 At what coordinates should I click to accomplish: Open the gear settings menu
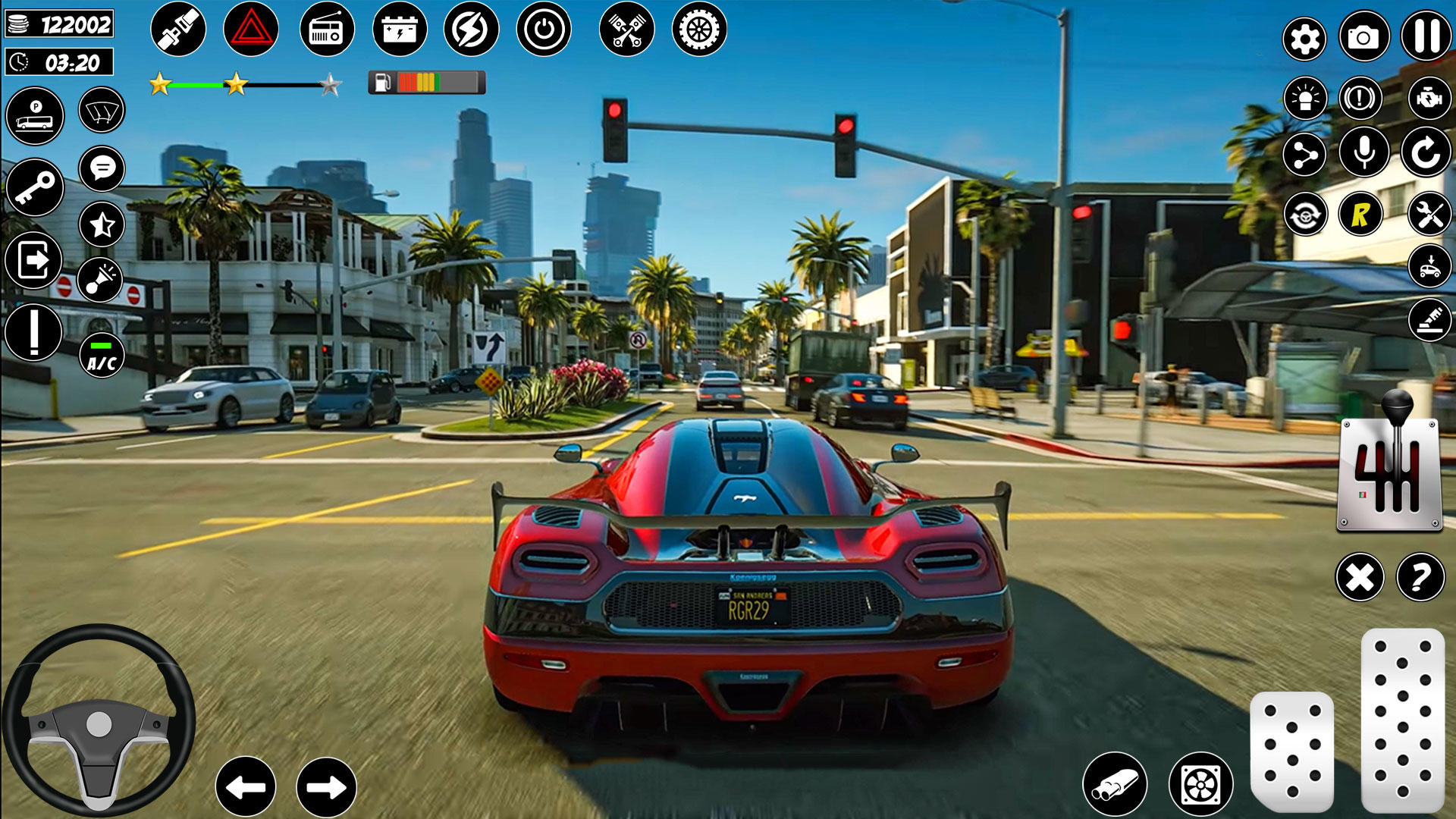1304,39
